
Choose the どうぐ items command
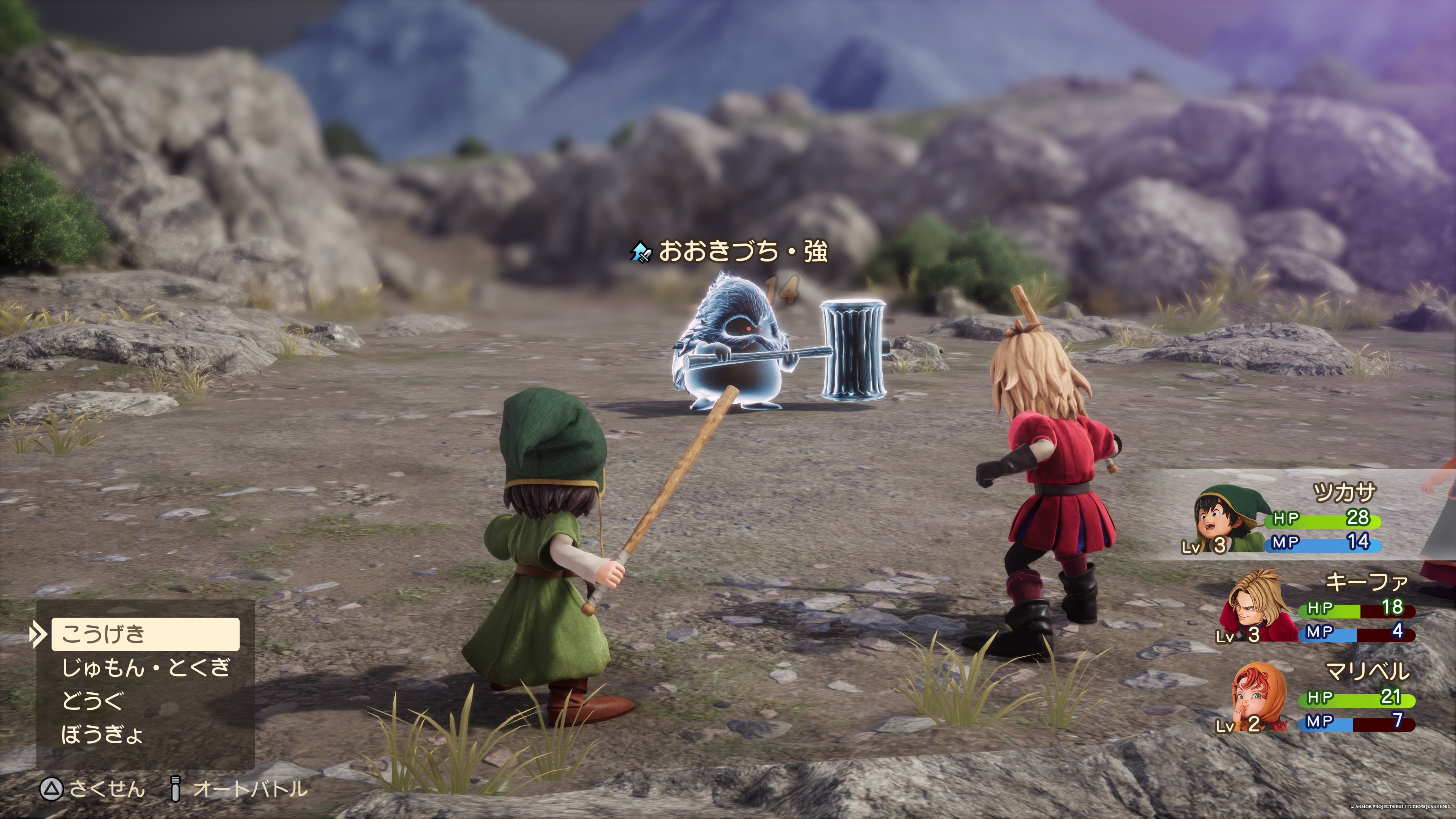pos(92,701)
